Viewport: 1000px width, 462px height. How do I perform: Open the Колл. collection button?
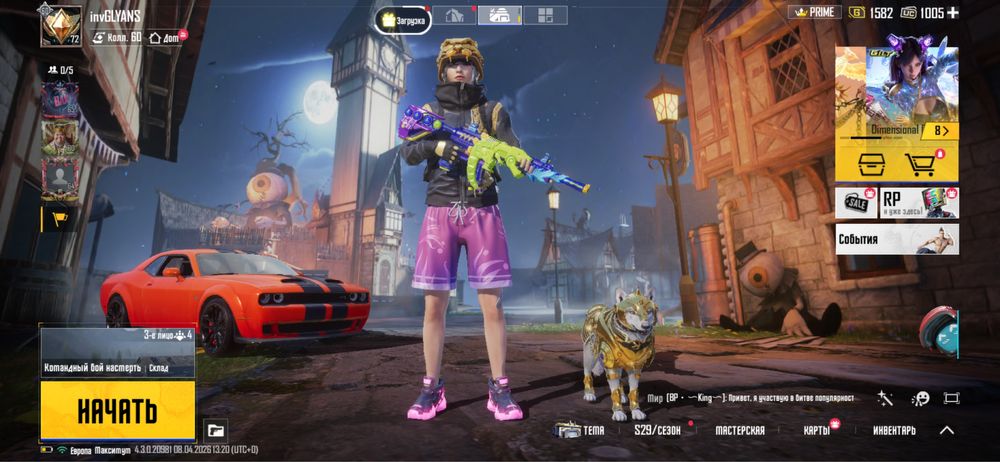coord(116,37)
